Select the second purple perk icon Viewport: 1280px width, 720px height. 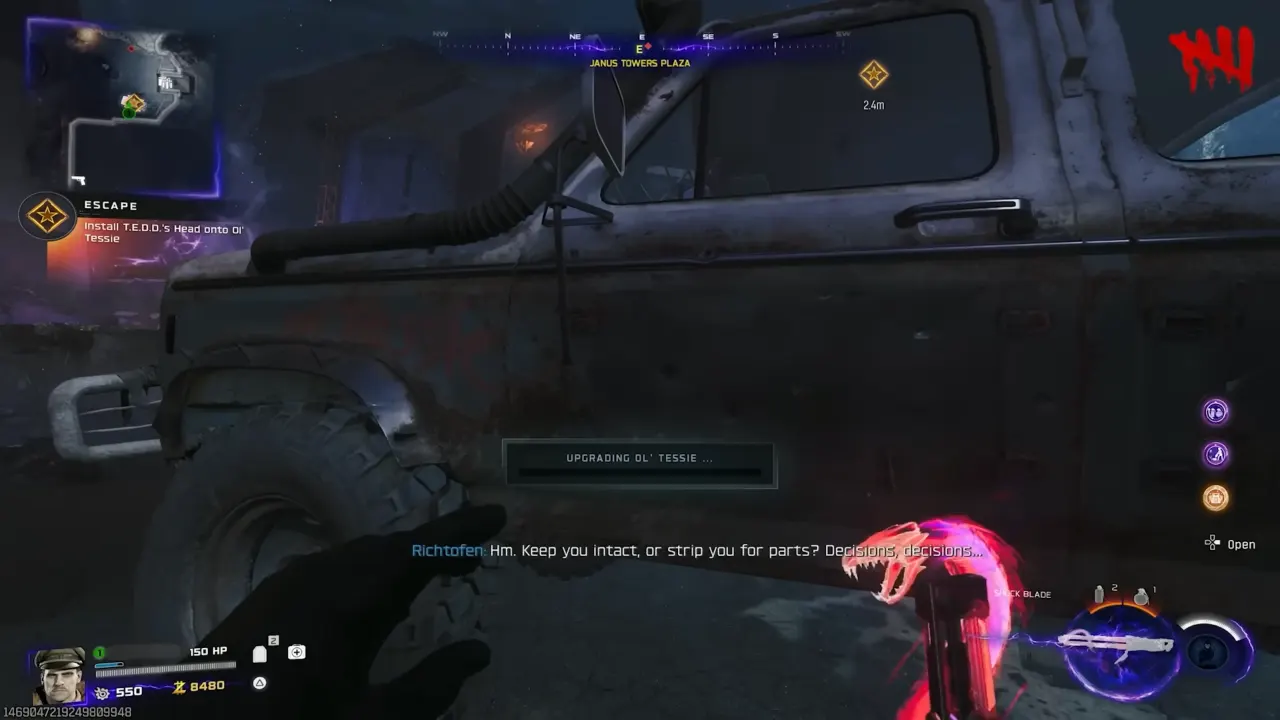pos(1215,454)
